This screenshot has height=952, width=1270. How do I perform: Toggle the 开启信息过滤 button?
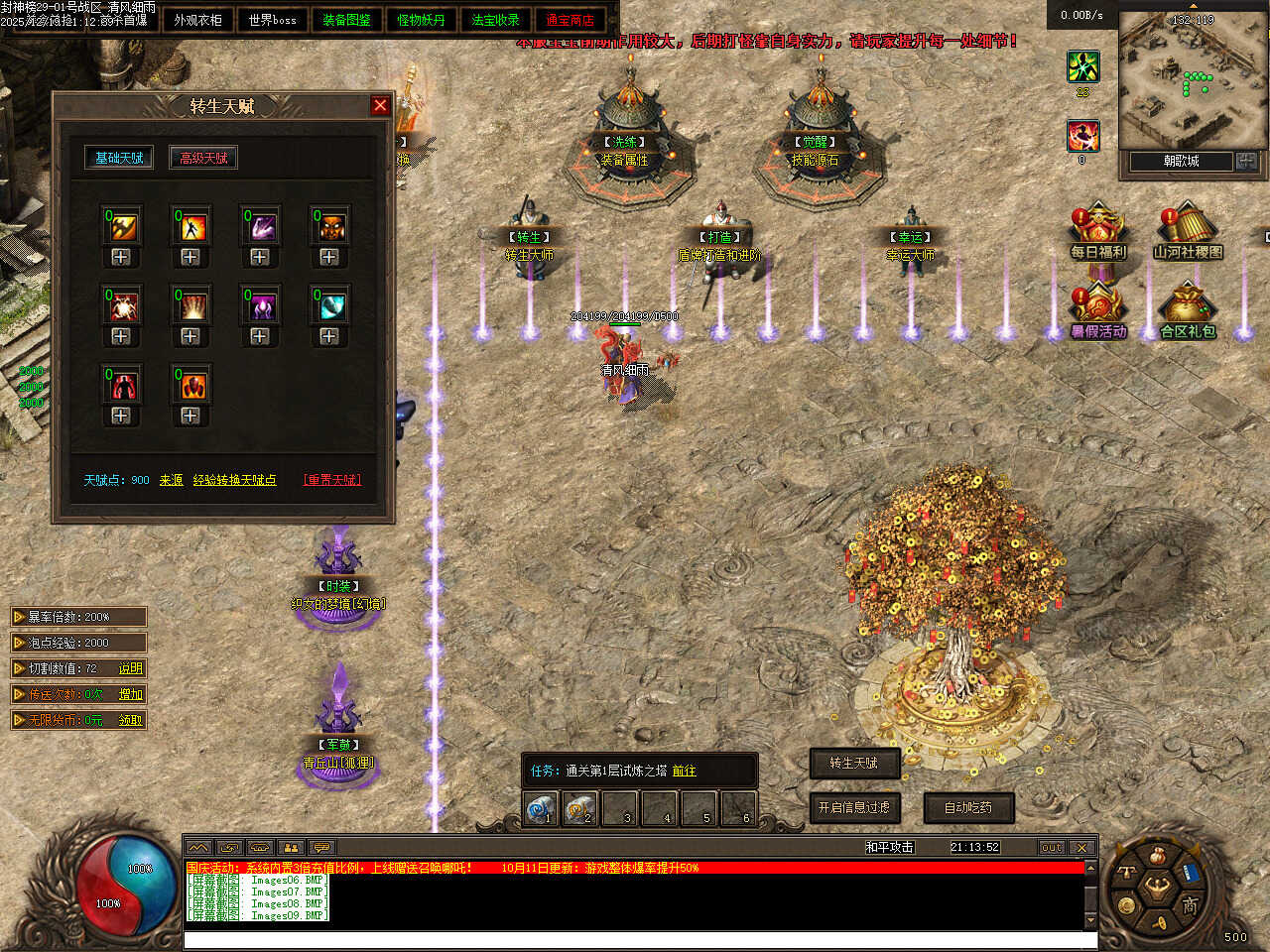(x=854, y=808)
